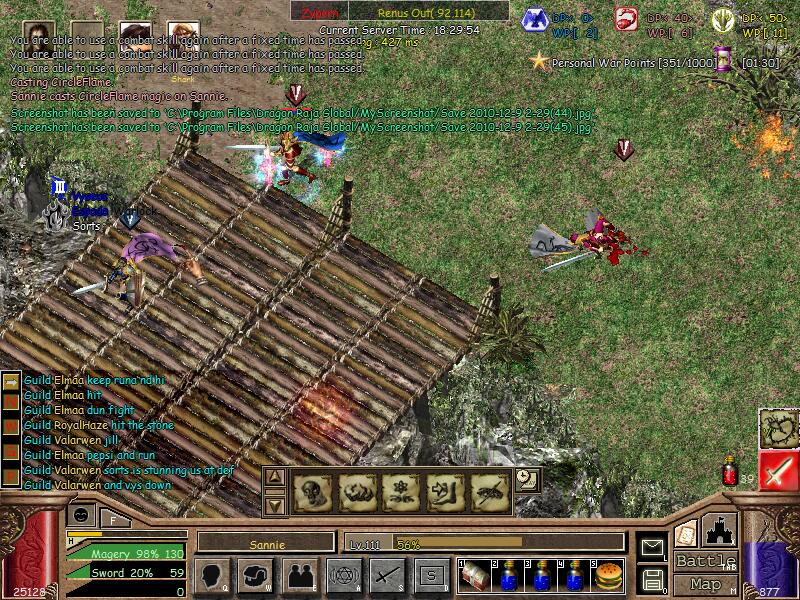The height and width of the screenshot is (600, 800).
Task: Select the hamburger food quick slot
Action: [608, 575]
